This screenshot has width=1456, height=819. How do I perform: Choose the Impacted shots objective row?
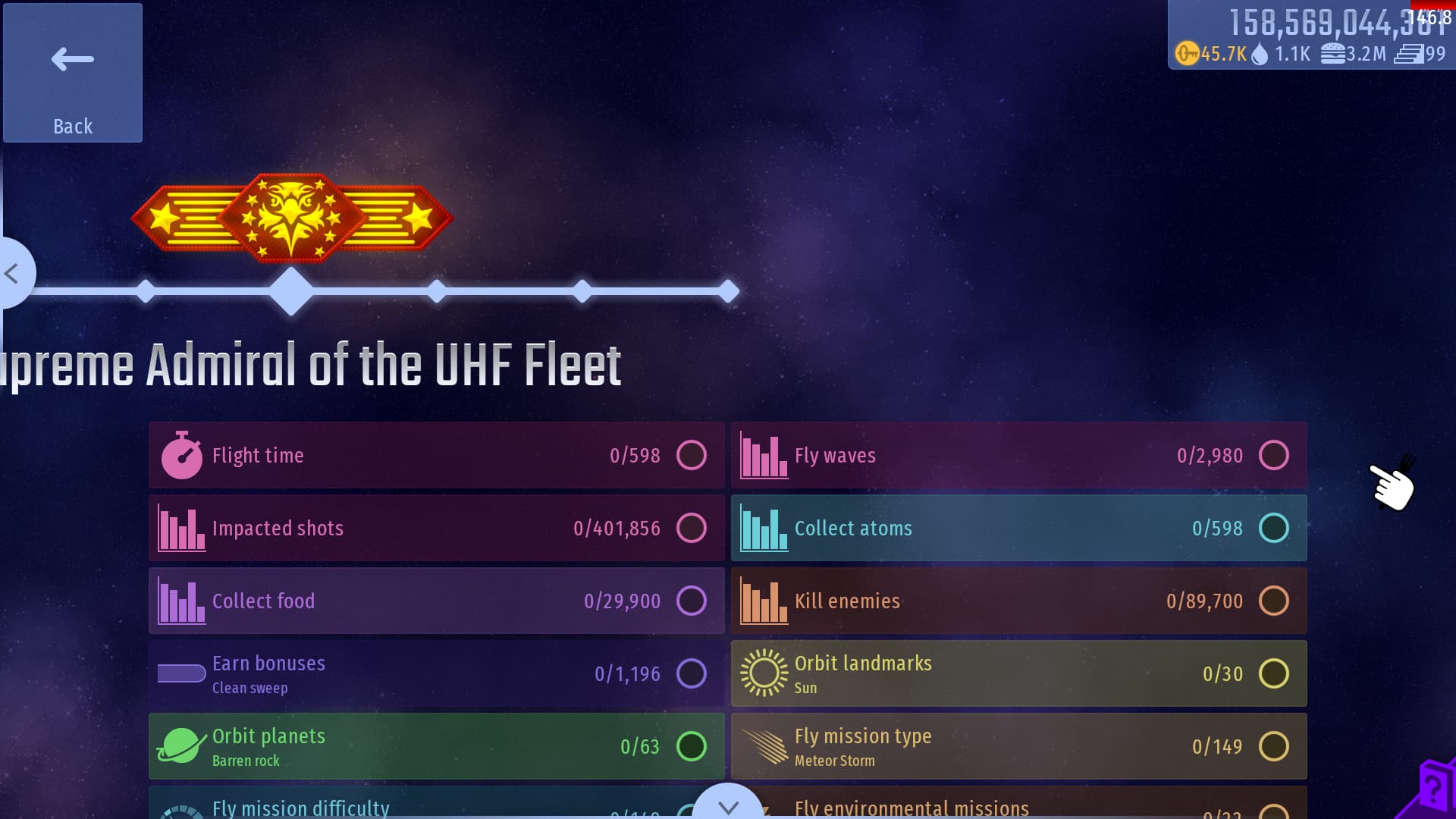(436, 528)
